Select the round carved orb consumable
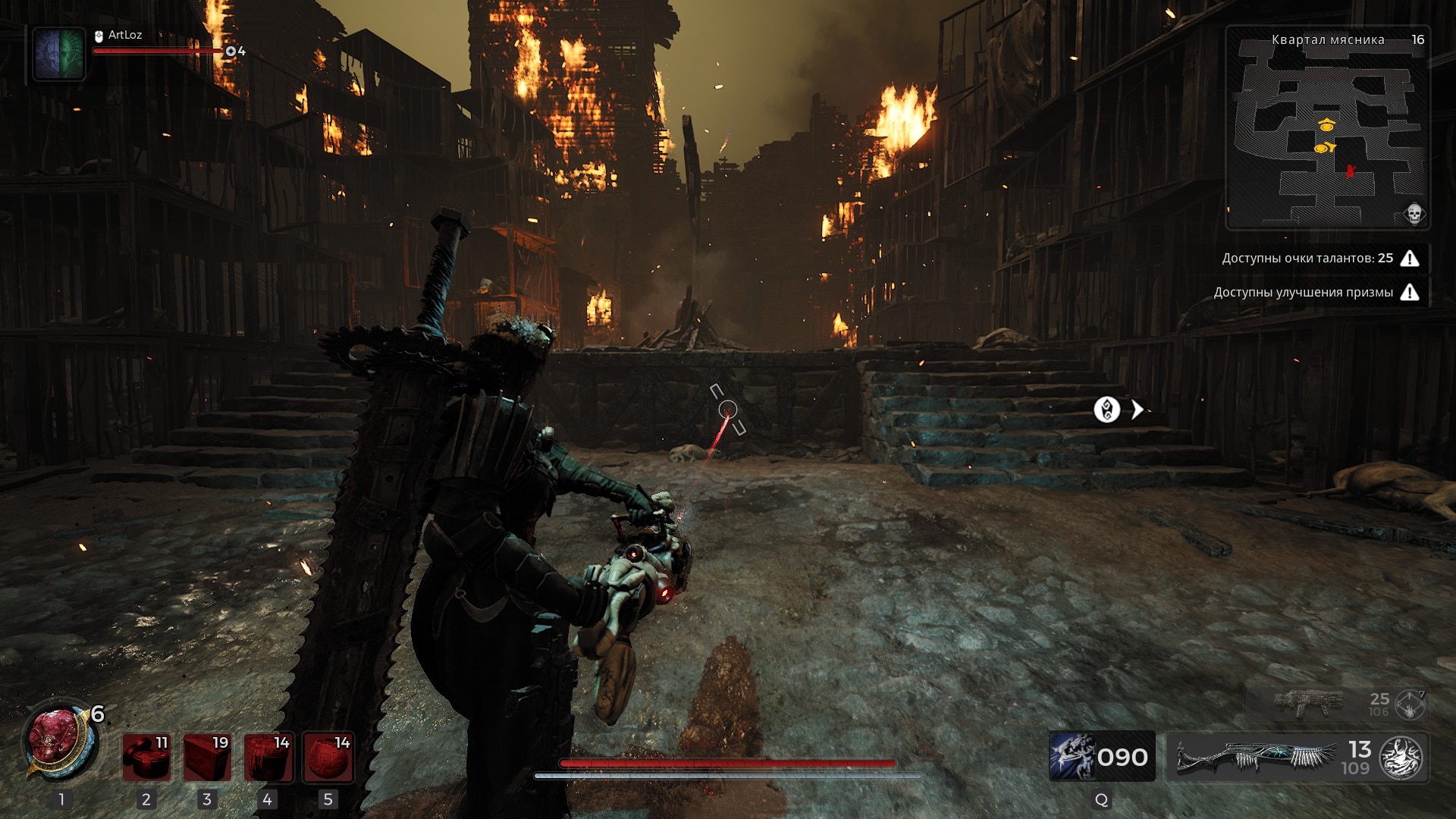The image size is (1456, 819). (328, 757)
